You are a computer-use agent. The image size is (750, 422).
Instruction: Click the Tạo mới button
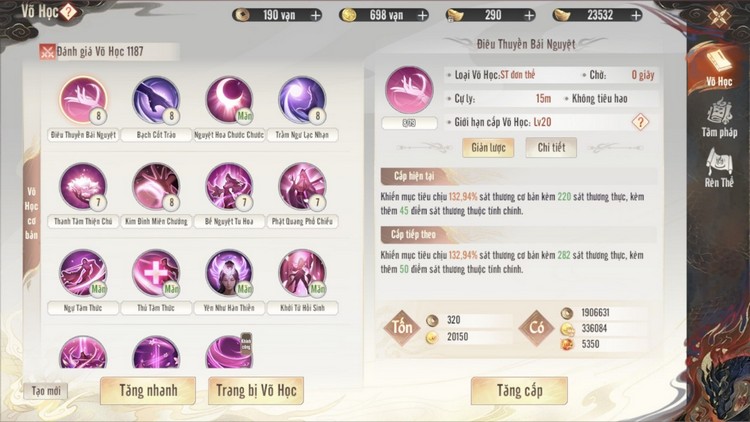[45, 390]
